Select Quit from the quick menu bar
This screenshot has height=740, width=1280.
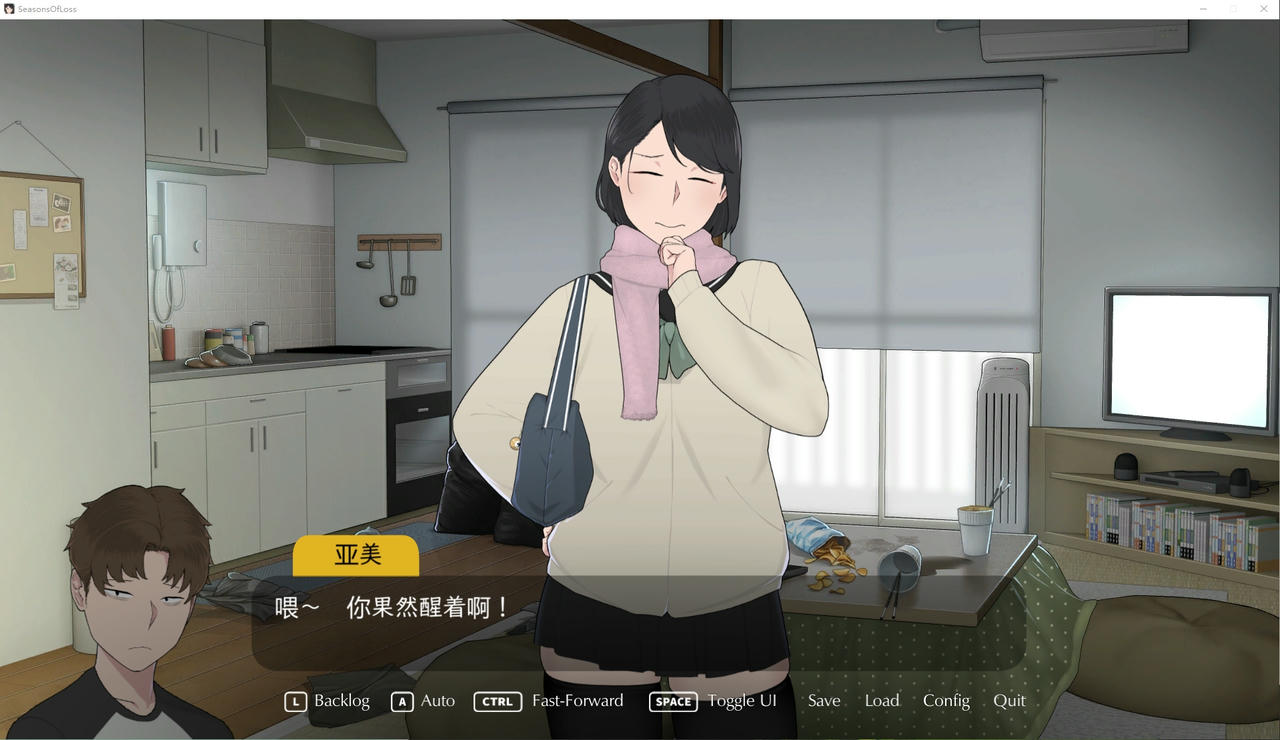point(1010,701)
